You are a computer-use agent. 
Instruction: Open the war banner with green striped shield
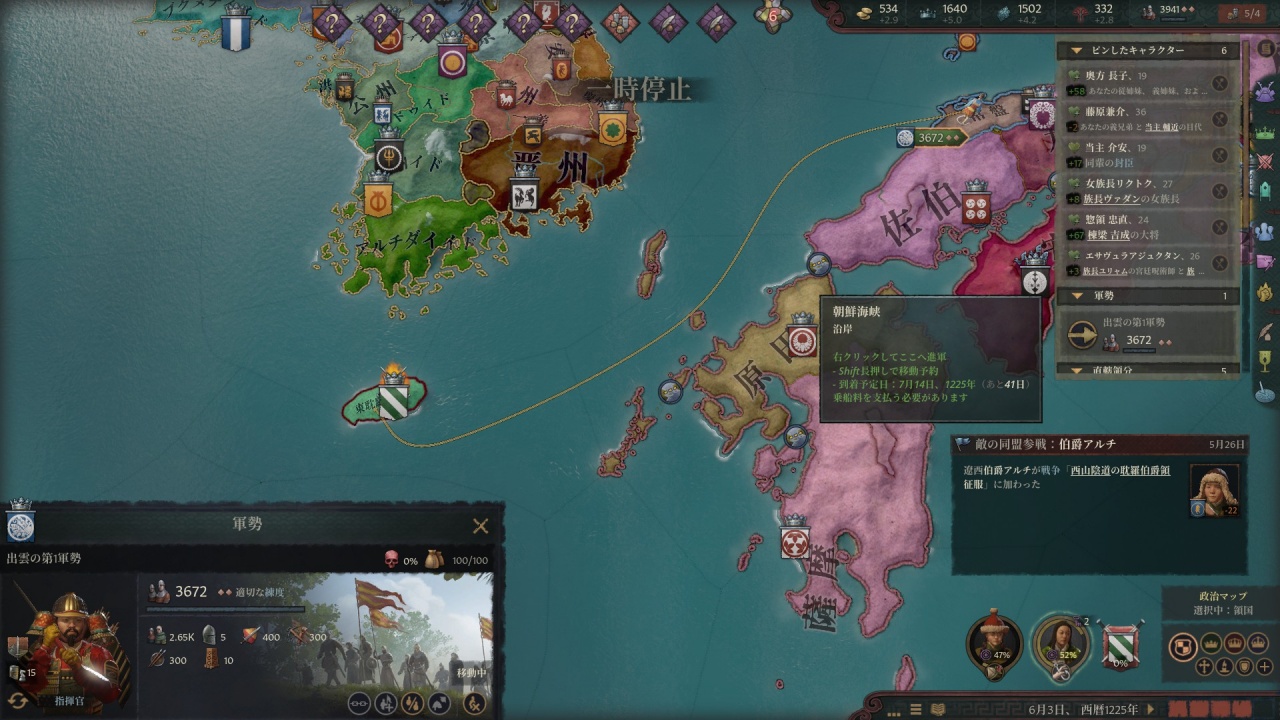[x=1120, y=645]
